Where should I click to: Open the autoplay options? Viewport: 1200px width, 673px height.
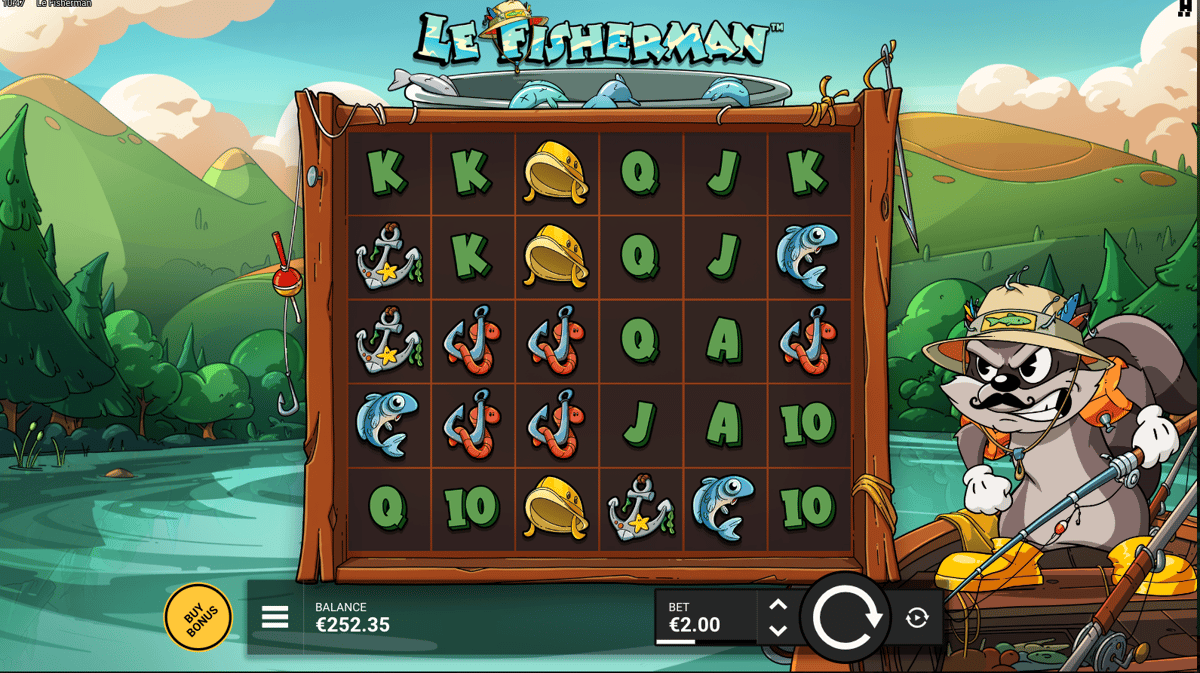(917, 618)
